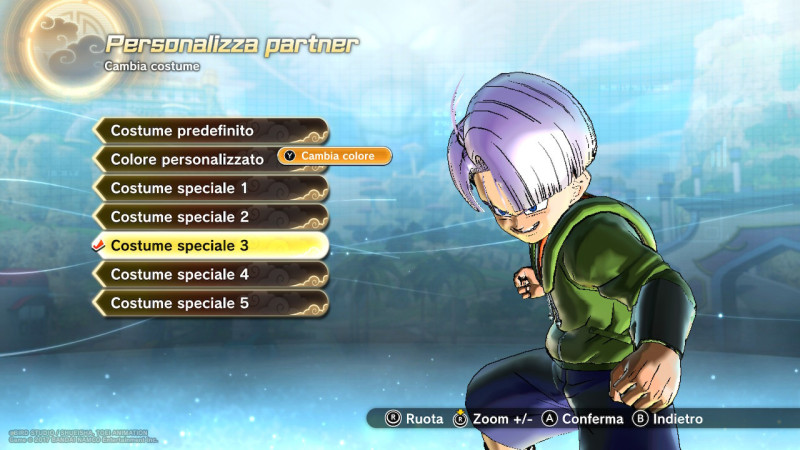This screenshot has height=450, width=800.
Task: Pick Costume speciale 1
Action: [x=211, y=188]
